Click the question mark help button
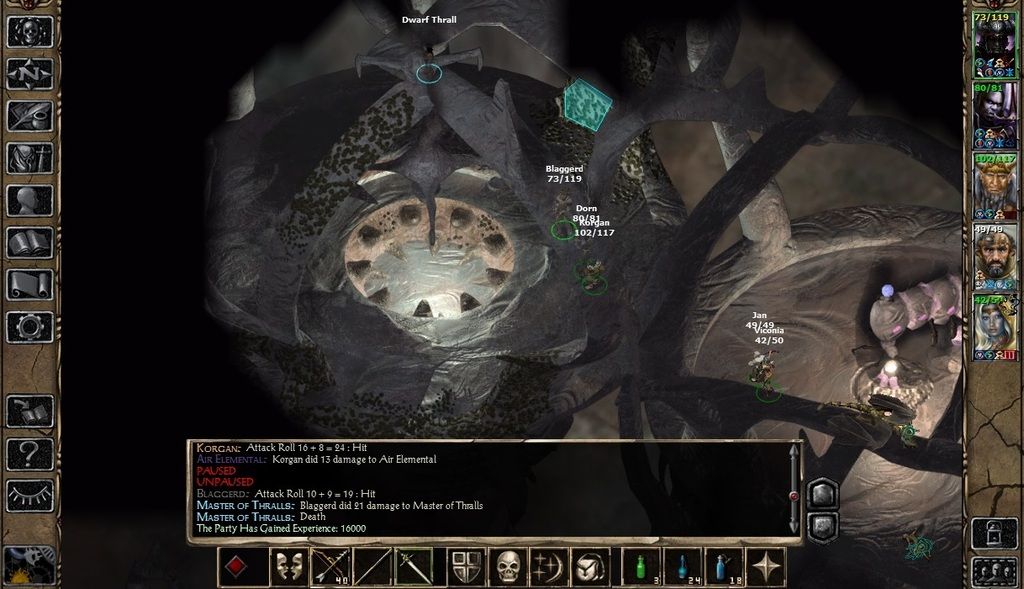This screenshot has width=1024, height=589. pyautogui.click(x=29, y=453)
